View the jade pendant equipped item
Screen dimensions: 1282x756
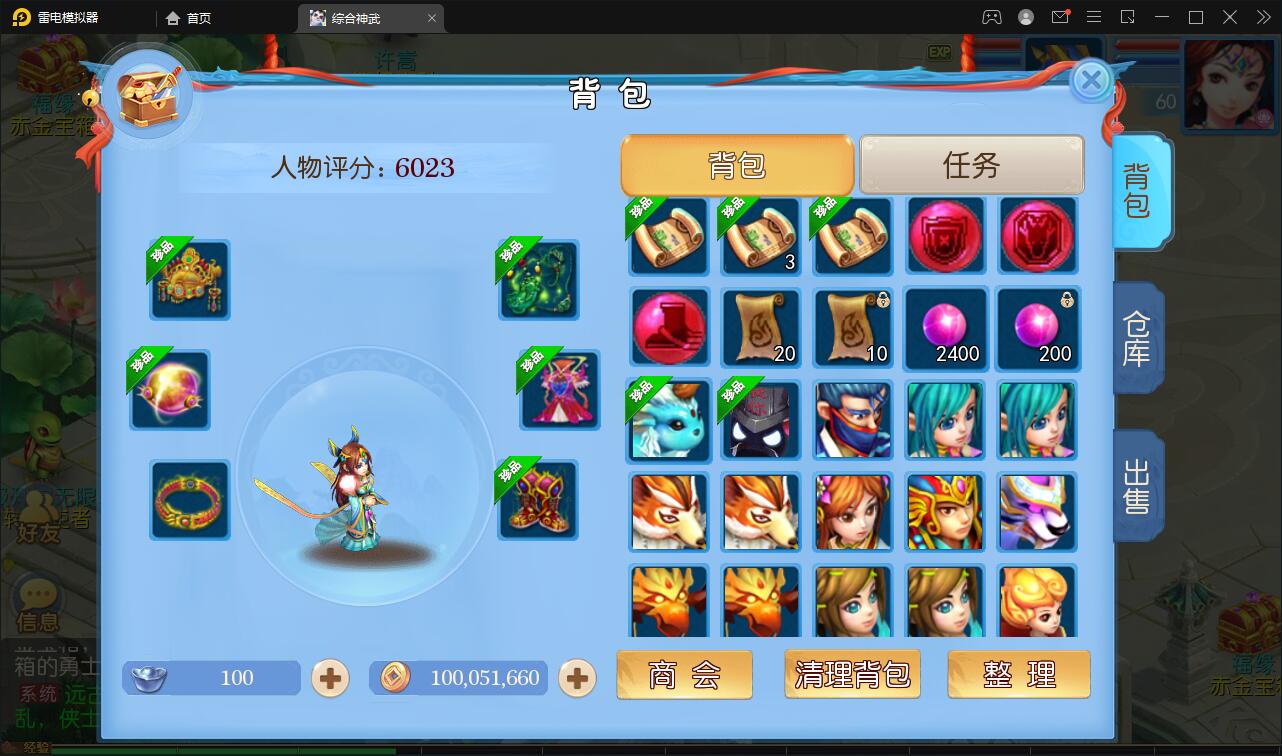[x=538, y=280]
